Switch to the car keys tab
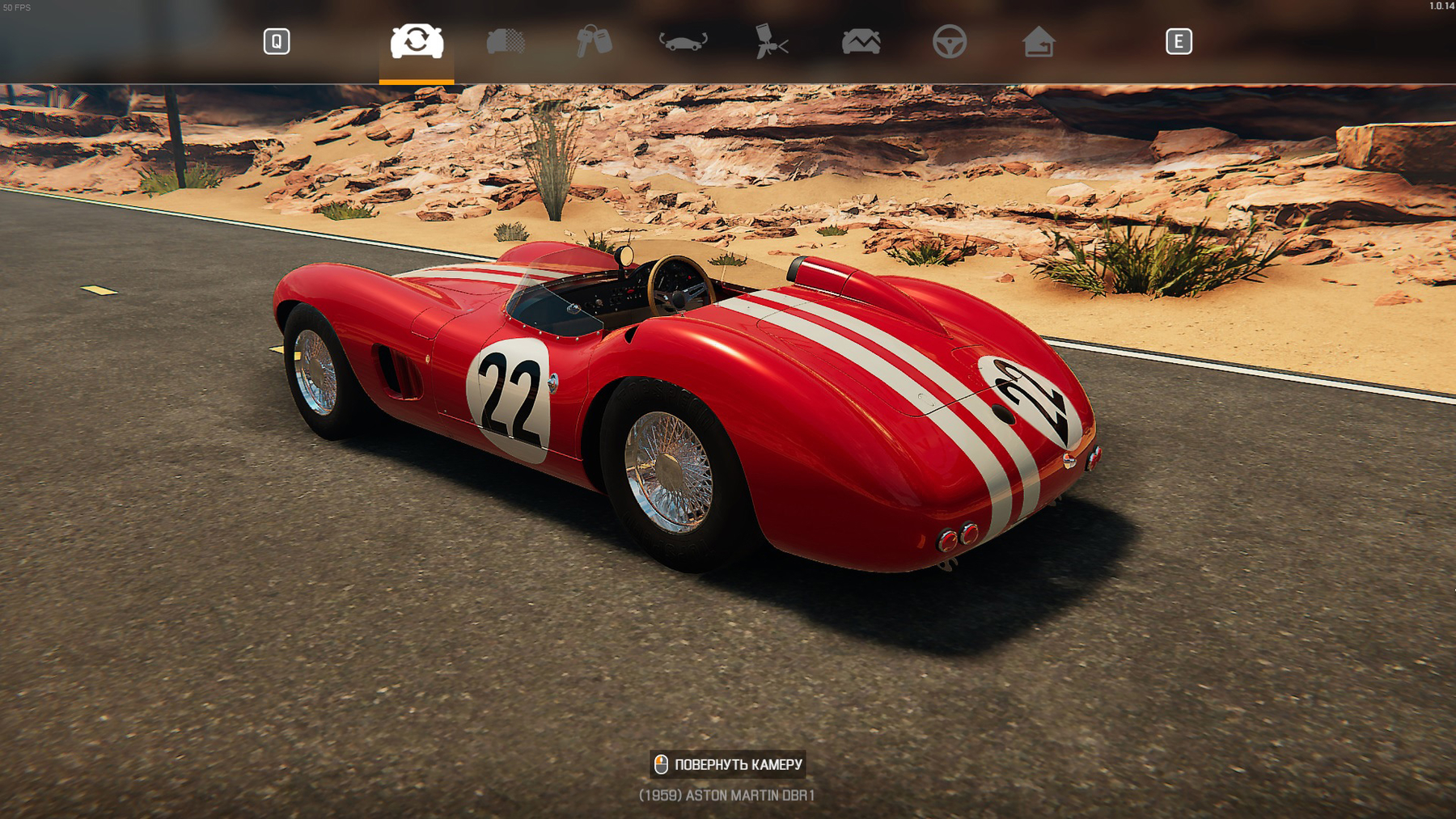This screenshot has width=1456, height=819. point(595,41)
